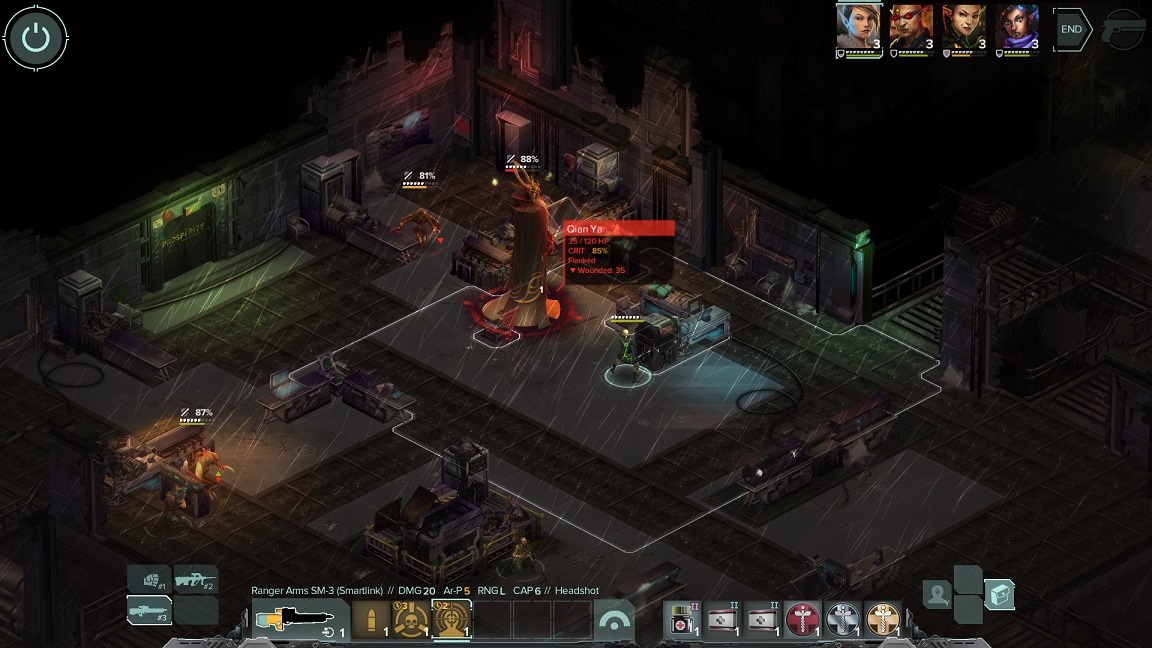Use the medkit jar item
The height and width of the screenshot is (648, 1152).
point(684,620)
